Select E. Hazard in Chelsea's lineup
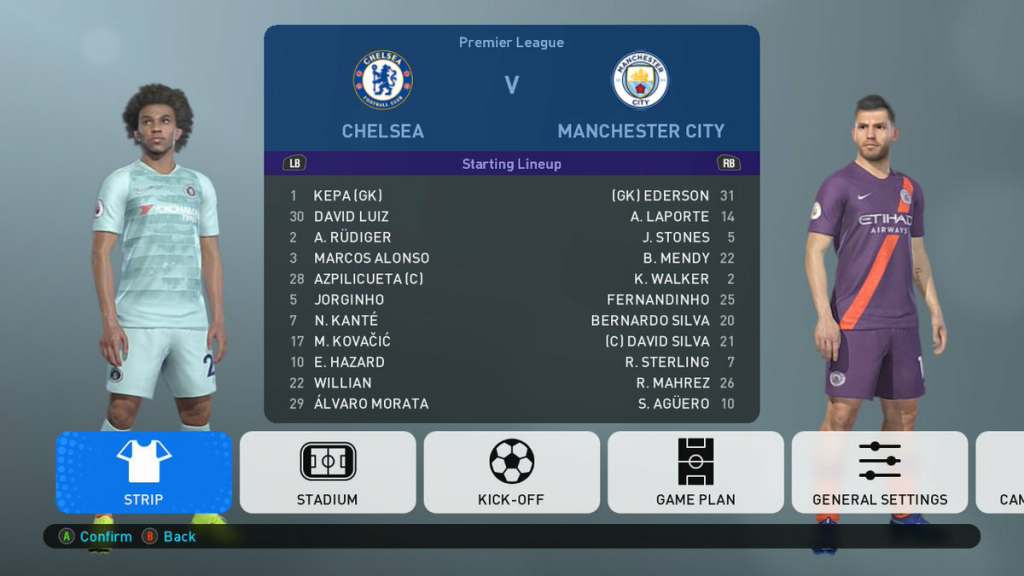Viewport: 1024px width, 576px height. (x=349, y=362)
